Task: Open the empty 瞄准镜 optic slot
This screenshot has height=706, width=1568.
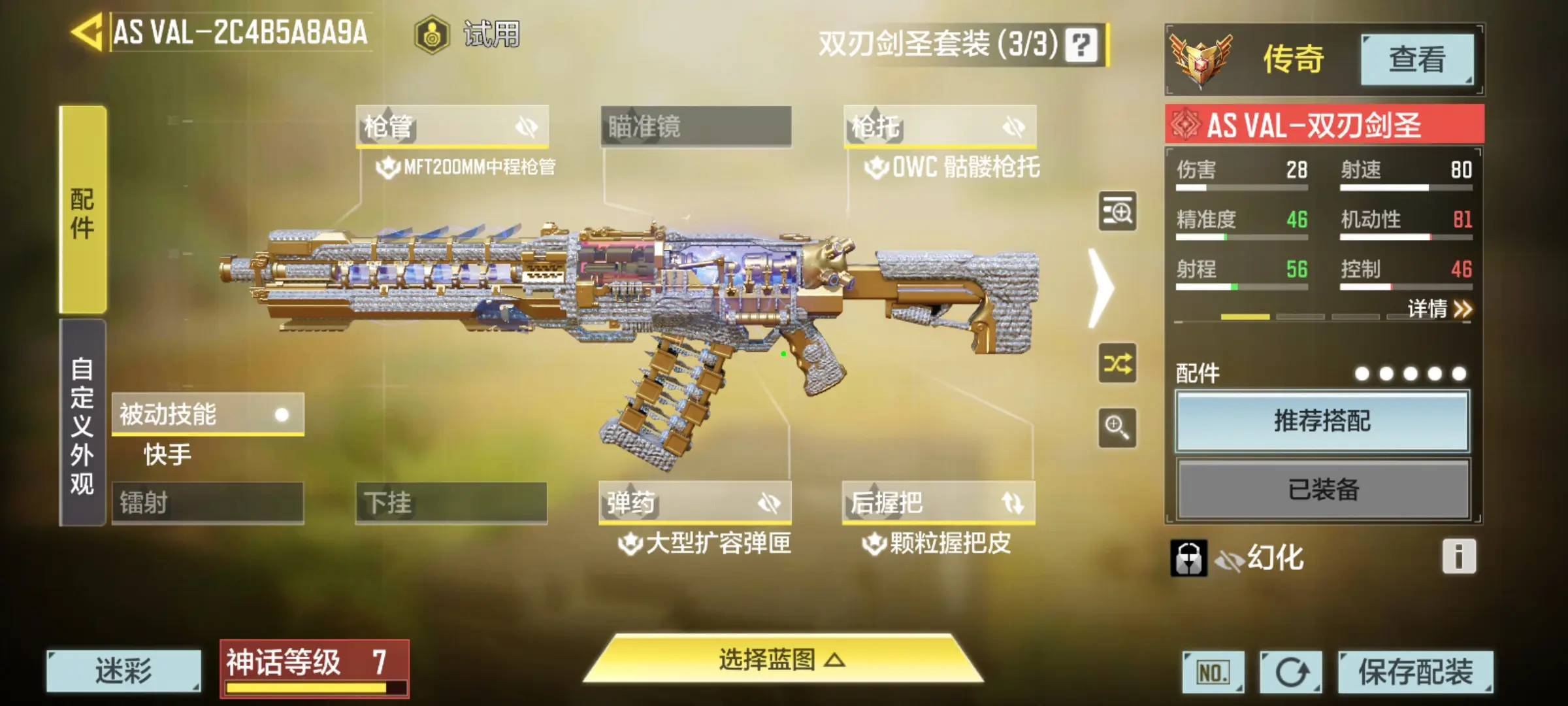Action: pos(696,126)
